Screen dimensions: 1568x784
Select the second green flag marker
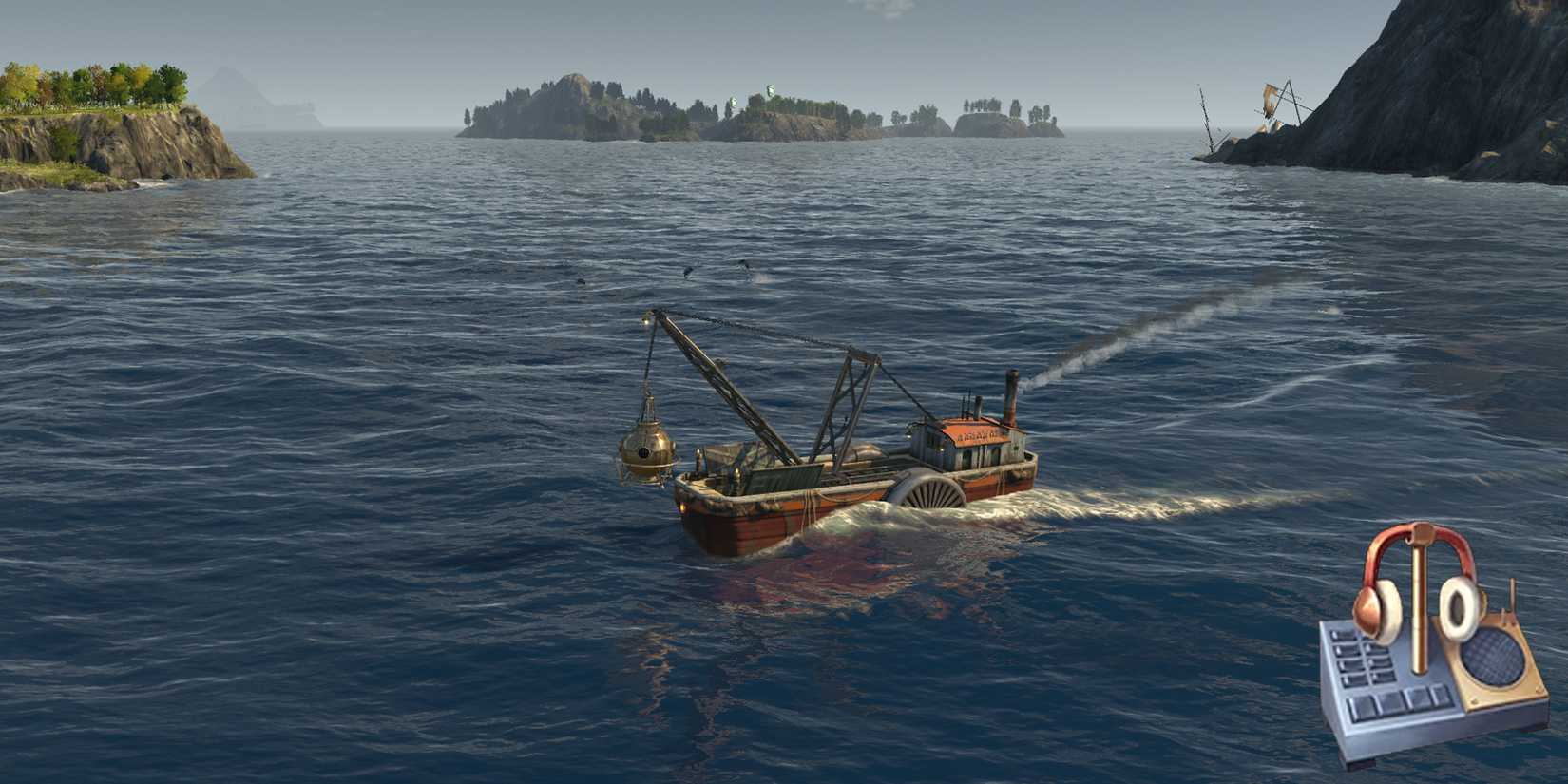[x=771, y=90]
